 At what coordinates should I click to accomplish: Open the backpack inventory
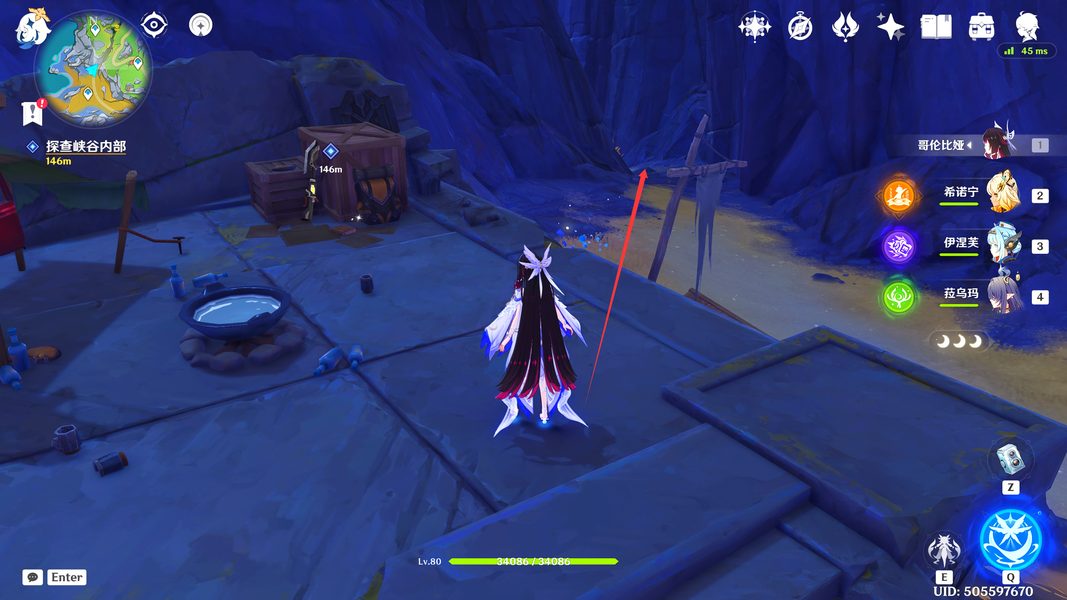point(981,27)
